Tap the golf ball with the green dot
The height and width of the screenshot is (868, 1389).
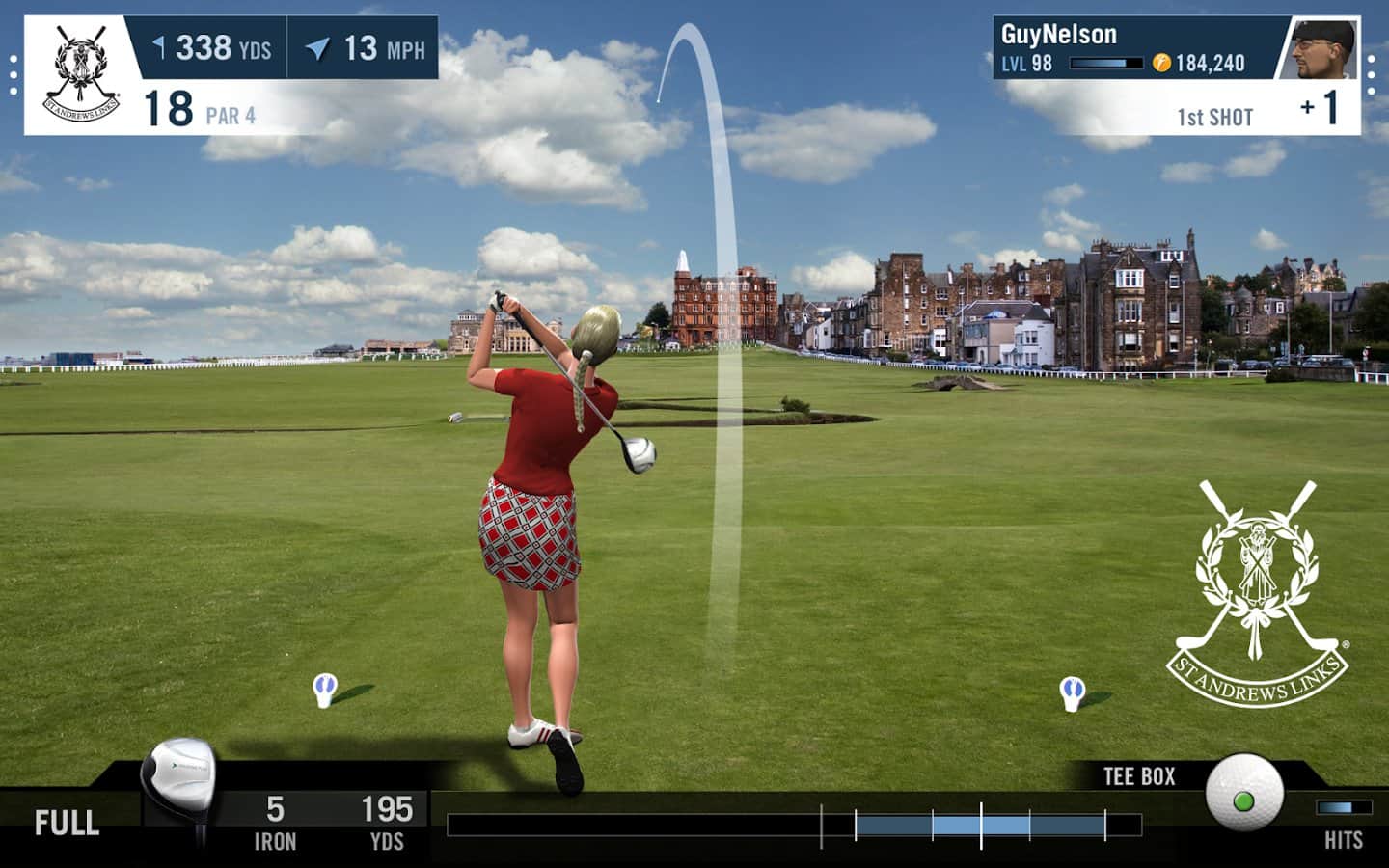point(1243,794)
